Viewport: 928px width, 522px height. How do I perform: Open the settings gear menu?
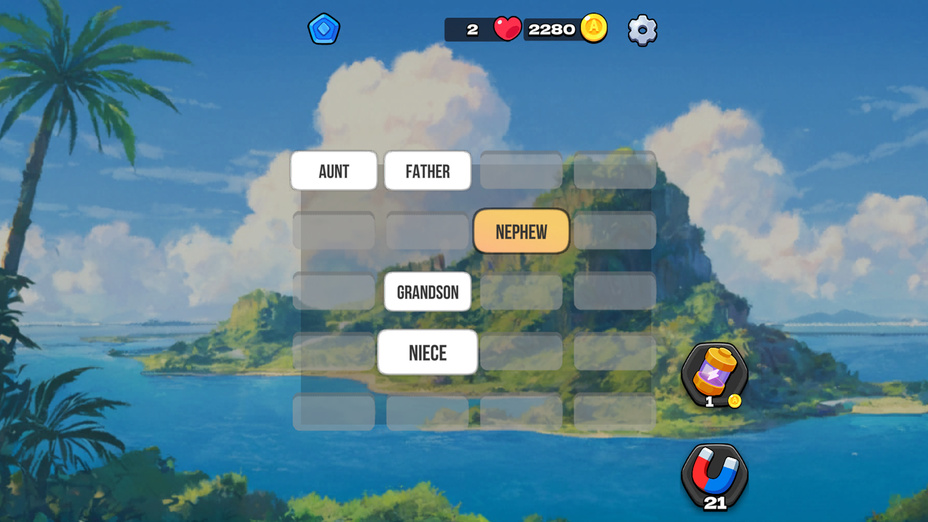[x=642, y=30]
